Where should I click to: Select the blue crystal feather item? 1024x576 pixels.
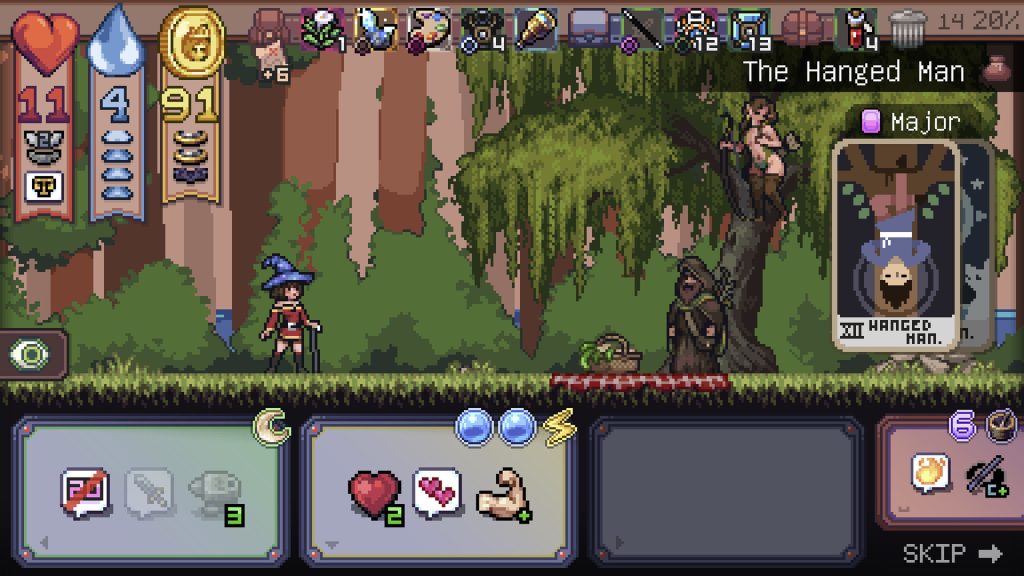click(x=376, y=28)
